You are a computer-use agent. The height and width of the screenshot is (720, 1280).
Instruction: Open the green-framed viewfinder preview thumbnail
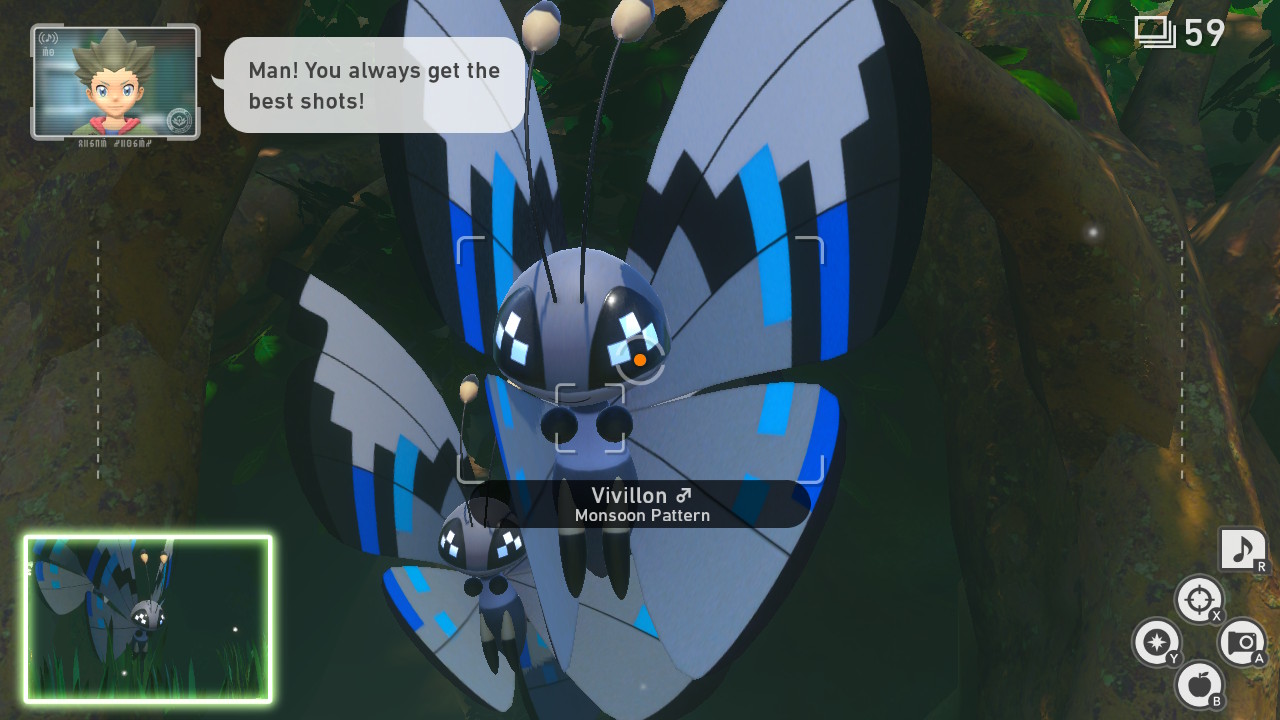[146, 615]
